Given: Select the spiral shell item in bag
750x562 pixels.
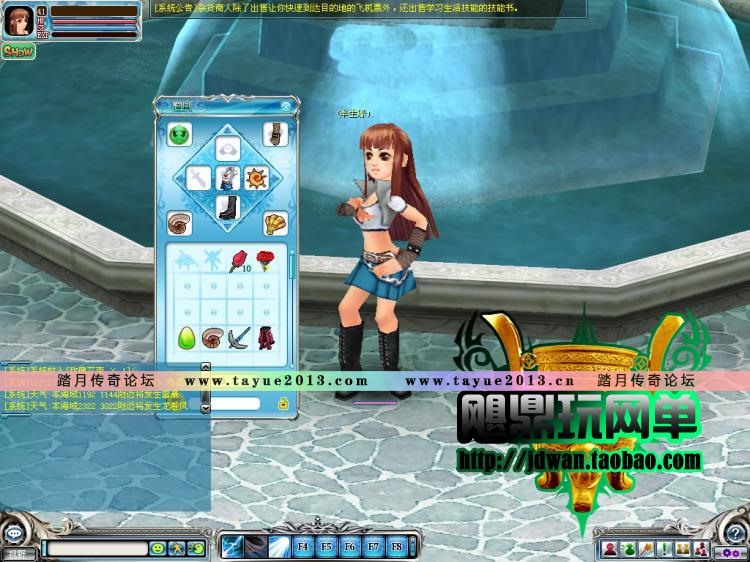Looking at the screenshot, I should tap(212, 337).
